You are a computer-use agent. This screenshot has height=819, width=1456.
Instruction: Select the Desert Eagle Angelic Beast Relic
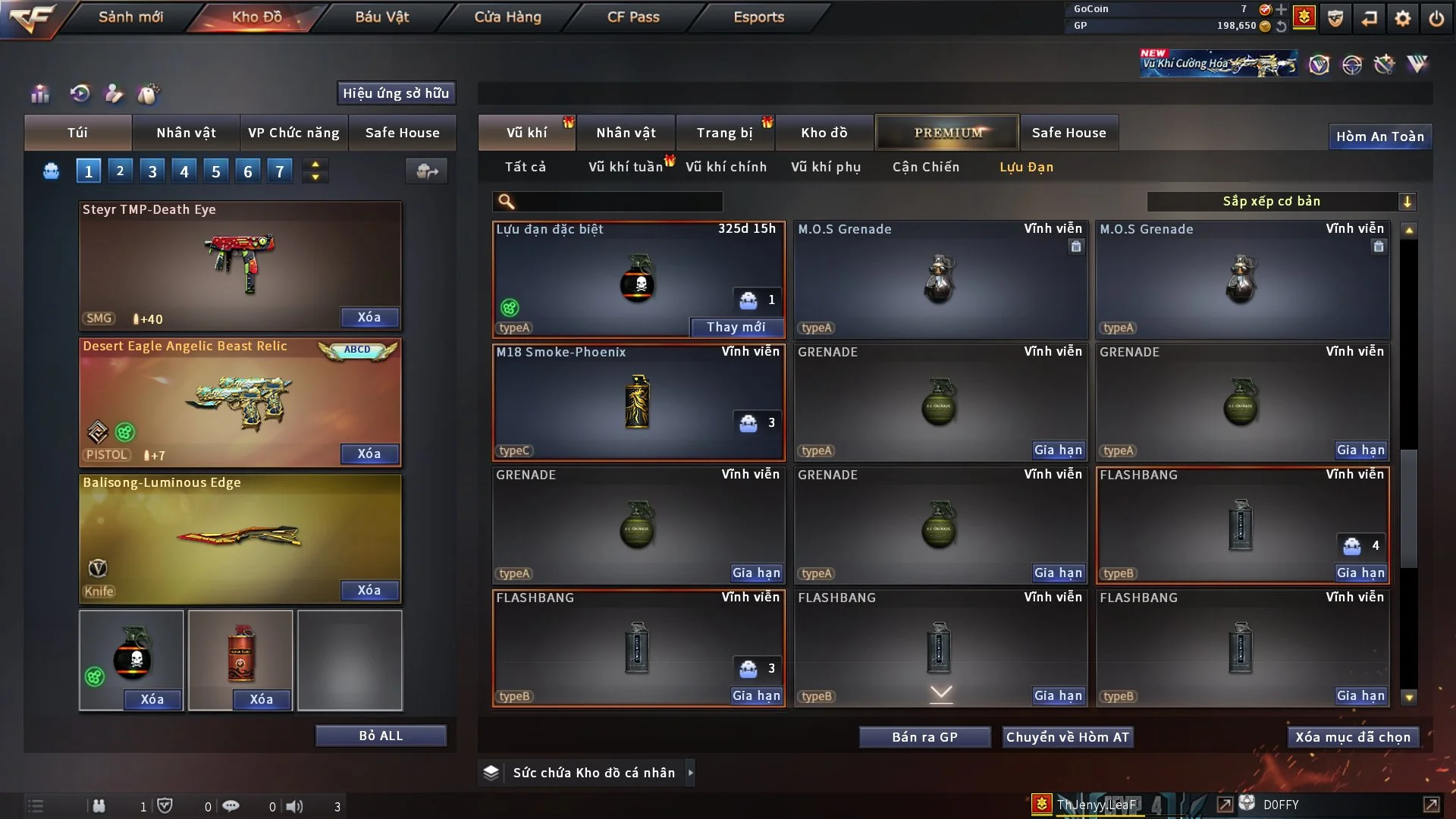(240, 402)
